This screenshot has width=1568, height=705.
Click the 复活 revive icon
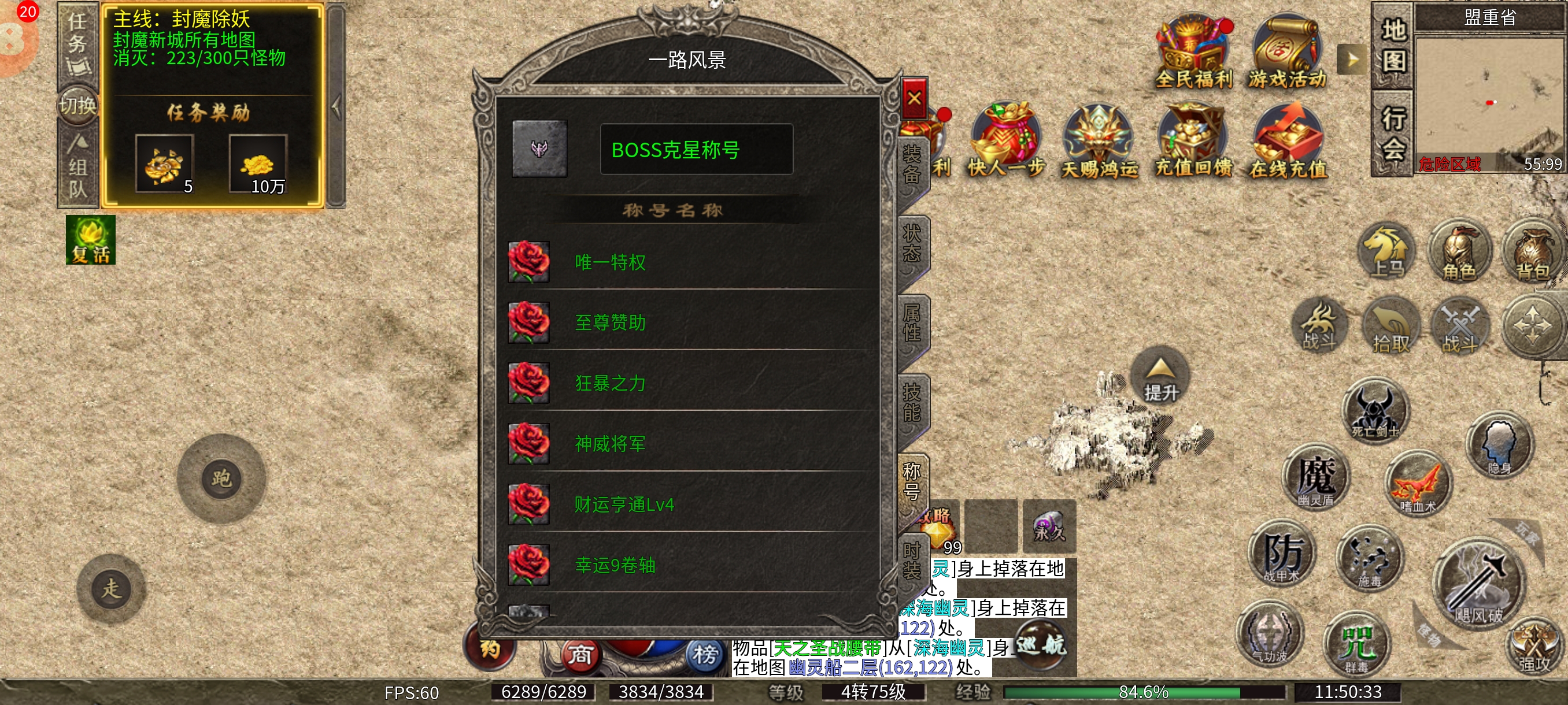point(91,240)
